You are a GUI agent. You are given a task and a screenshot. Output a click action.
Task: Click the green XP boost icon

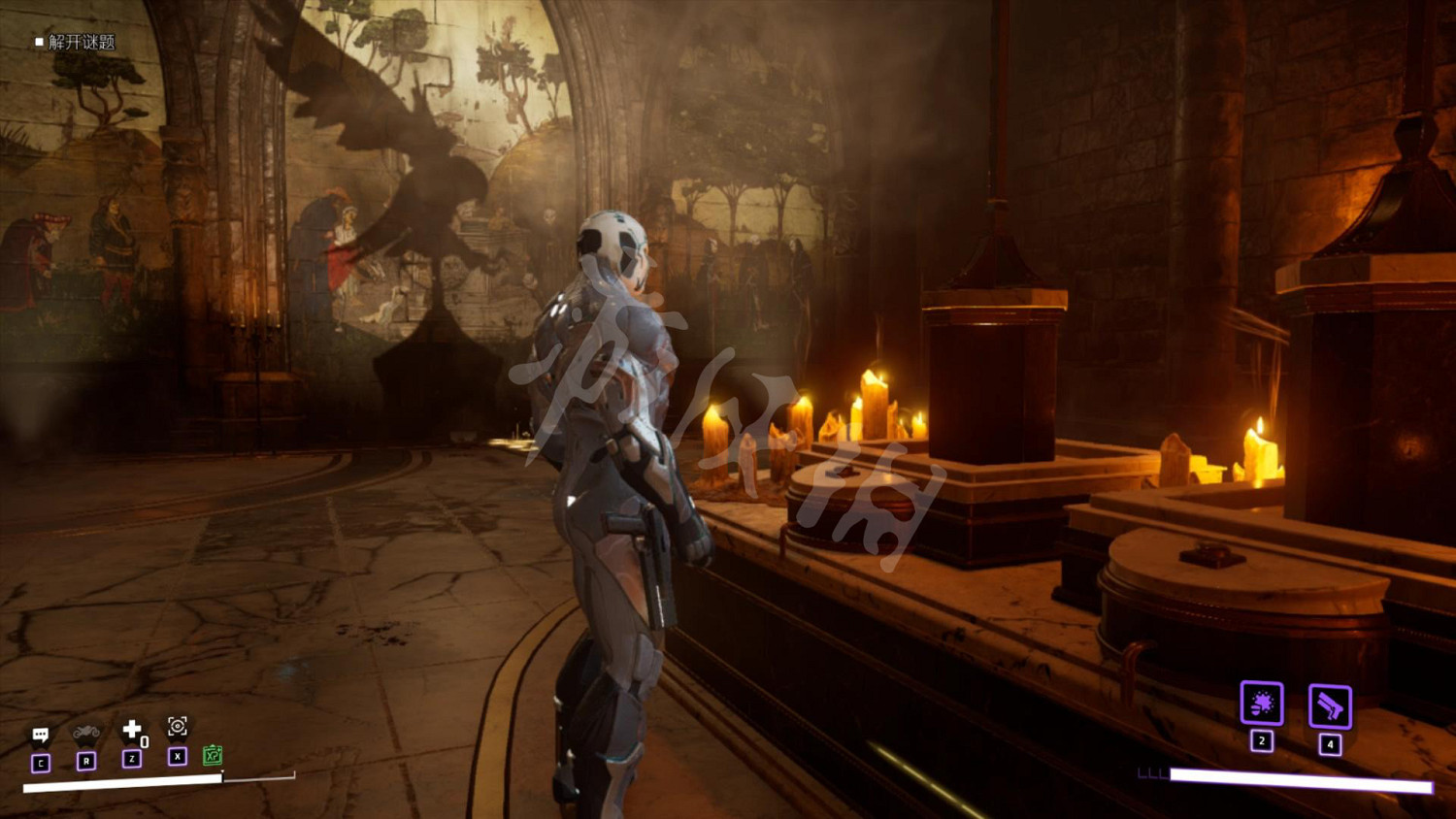213,755
